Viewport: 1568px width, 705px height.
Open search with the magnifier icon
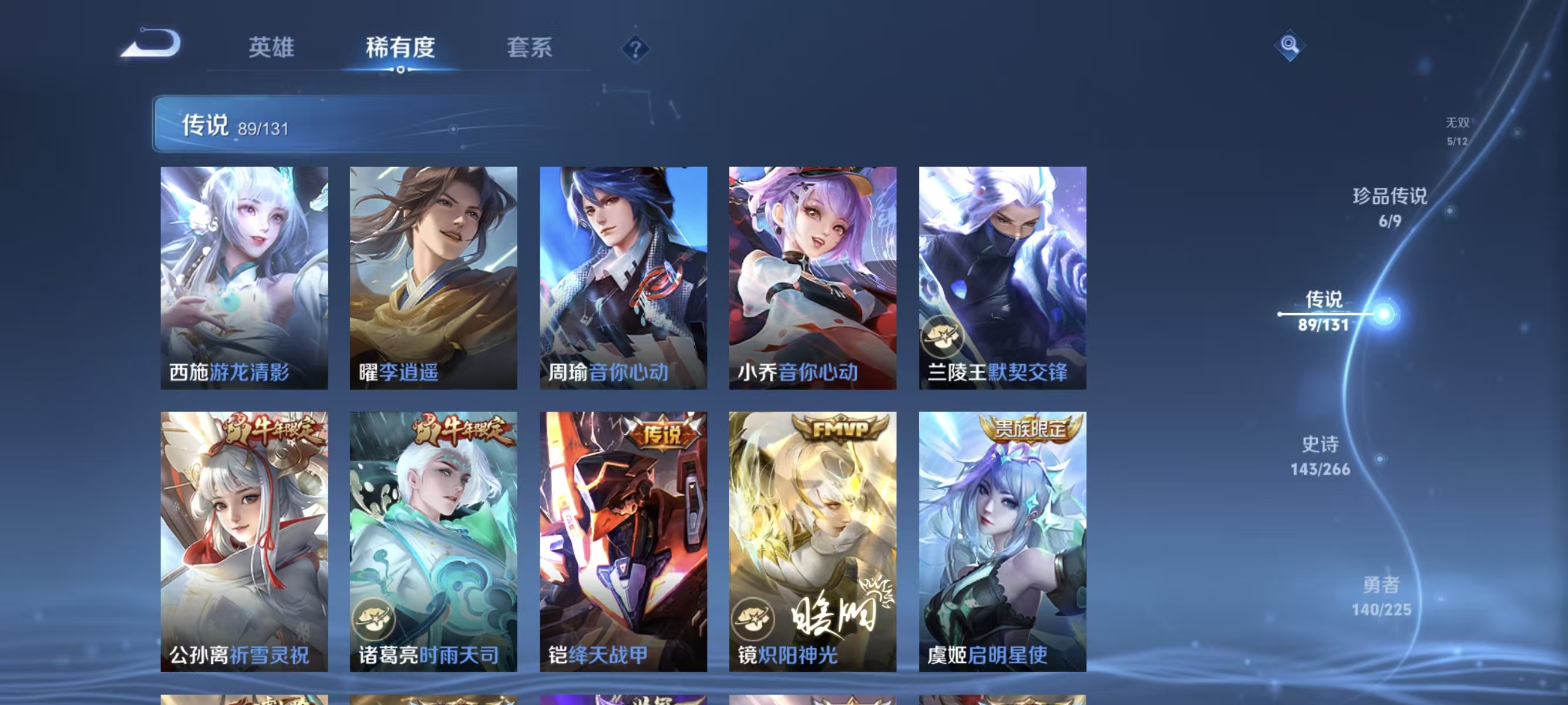(1290, 46)
